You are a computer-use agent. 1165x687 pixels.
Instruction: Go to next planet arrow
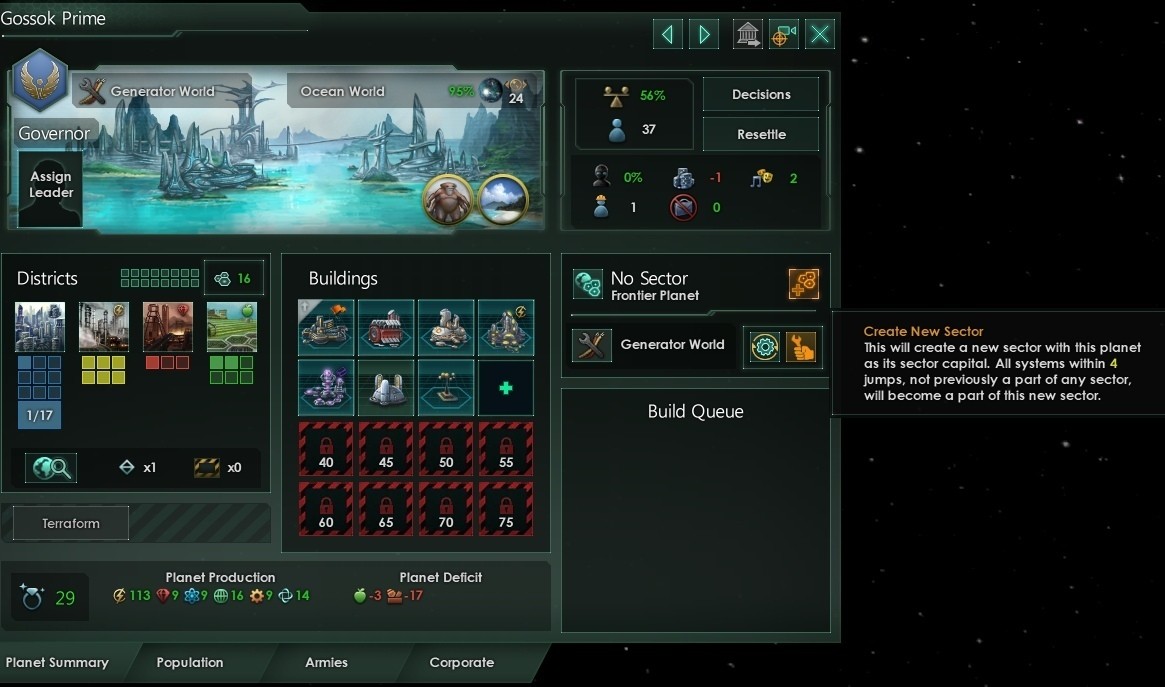[x=704, y=35]
